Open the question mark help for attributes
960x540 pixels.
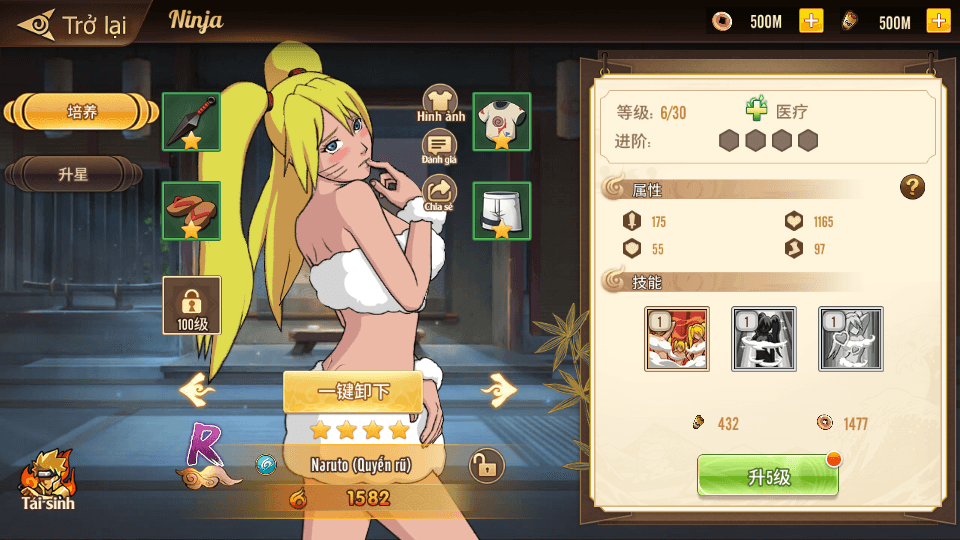(x=912, y=186)
